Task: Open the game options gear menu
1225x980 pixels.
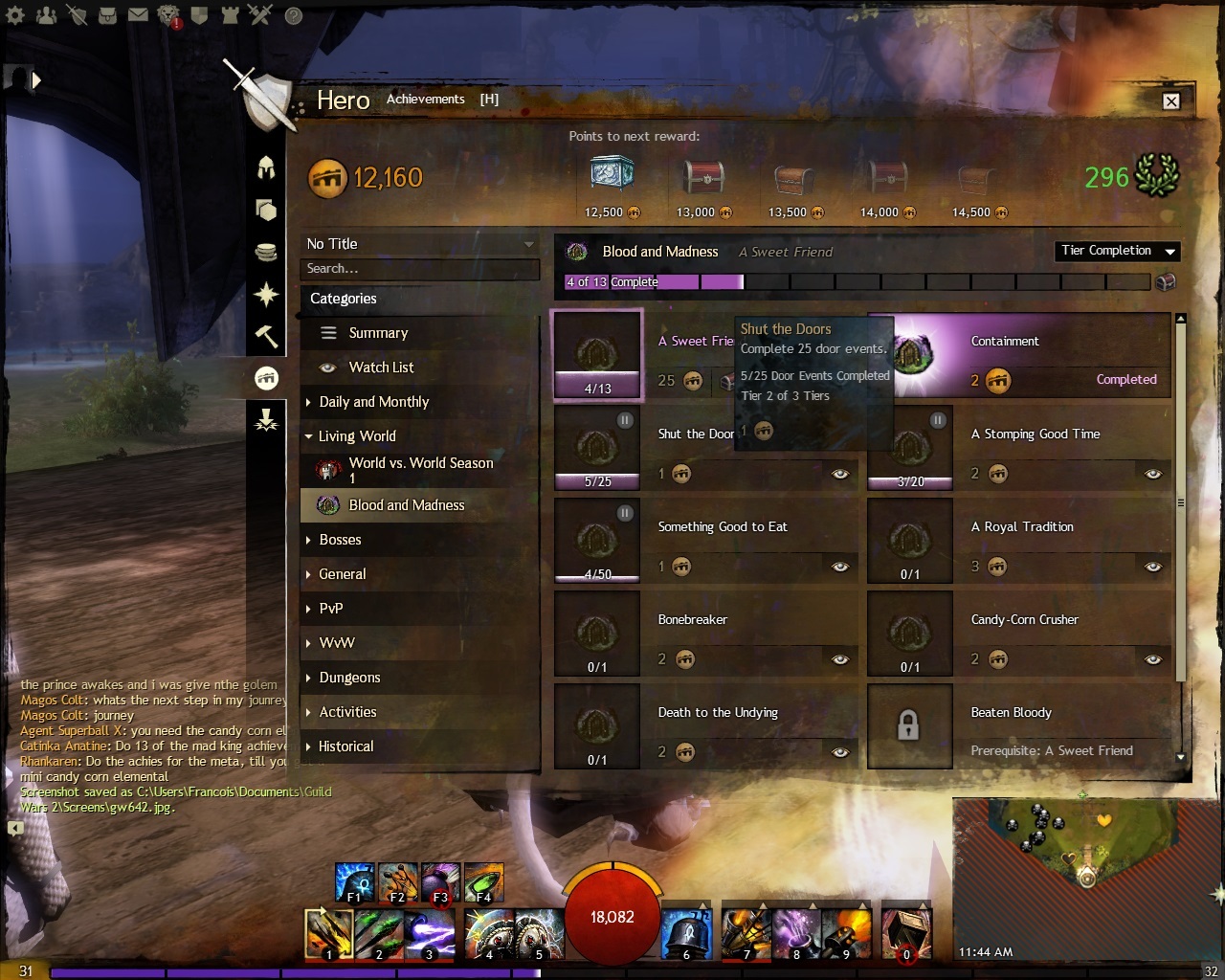Action: pos(16,15)
